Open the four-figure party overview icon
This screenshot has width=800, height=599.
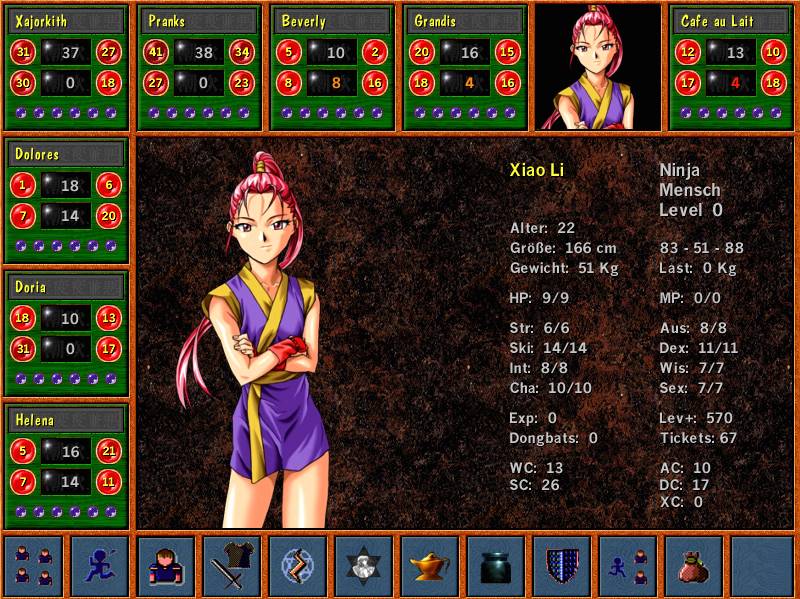[34, 565]
